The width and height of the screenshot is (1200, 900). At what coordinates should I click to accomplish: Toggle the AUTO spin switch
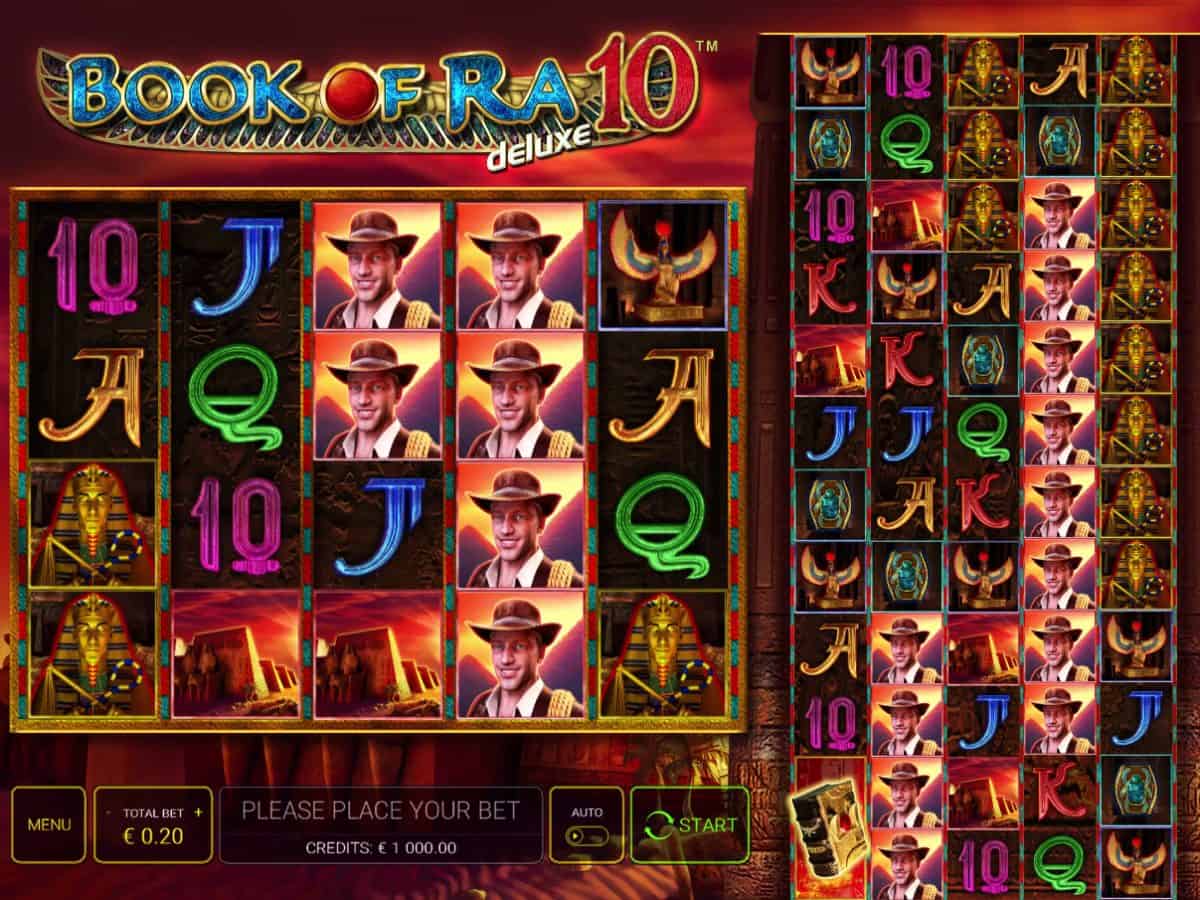tap(586, 834)
